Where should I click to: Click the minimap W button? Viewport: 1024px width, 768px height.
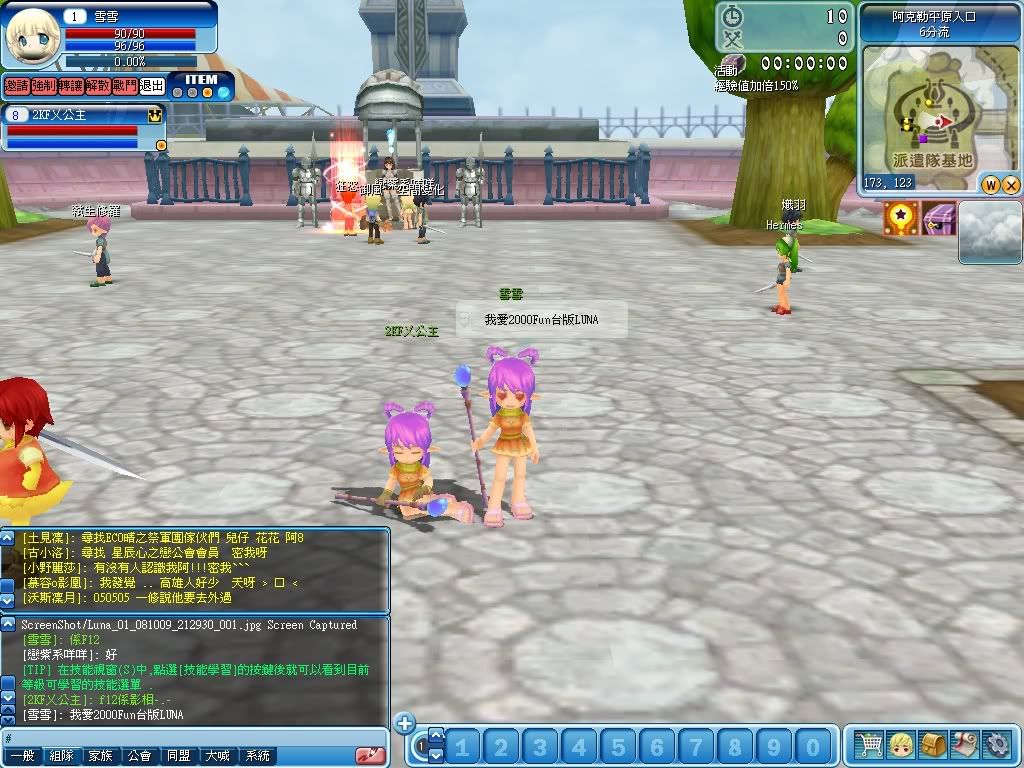990,185
